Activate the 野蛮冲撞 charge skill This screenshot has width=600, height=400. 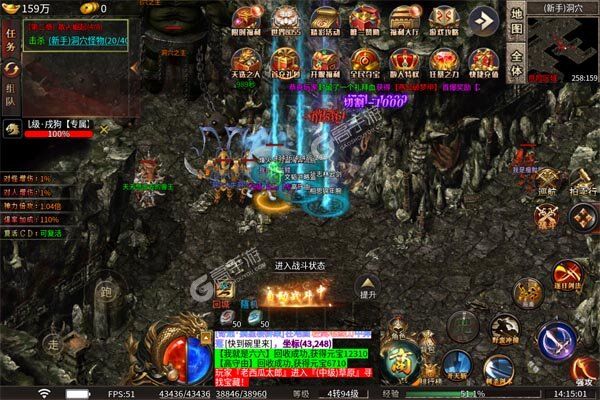(x=505, y=327)
